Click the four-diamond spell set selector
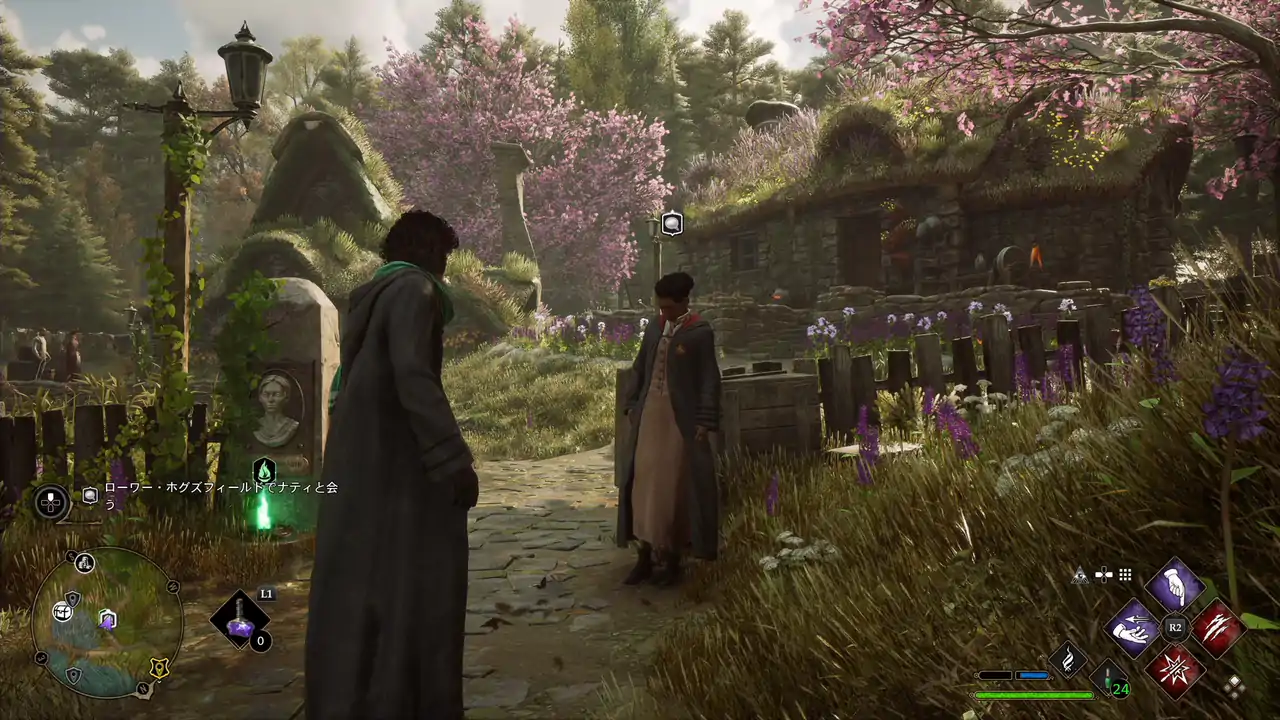1280x720 pixels. pos(1235,686)
